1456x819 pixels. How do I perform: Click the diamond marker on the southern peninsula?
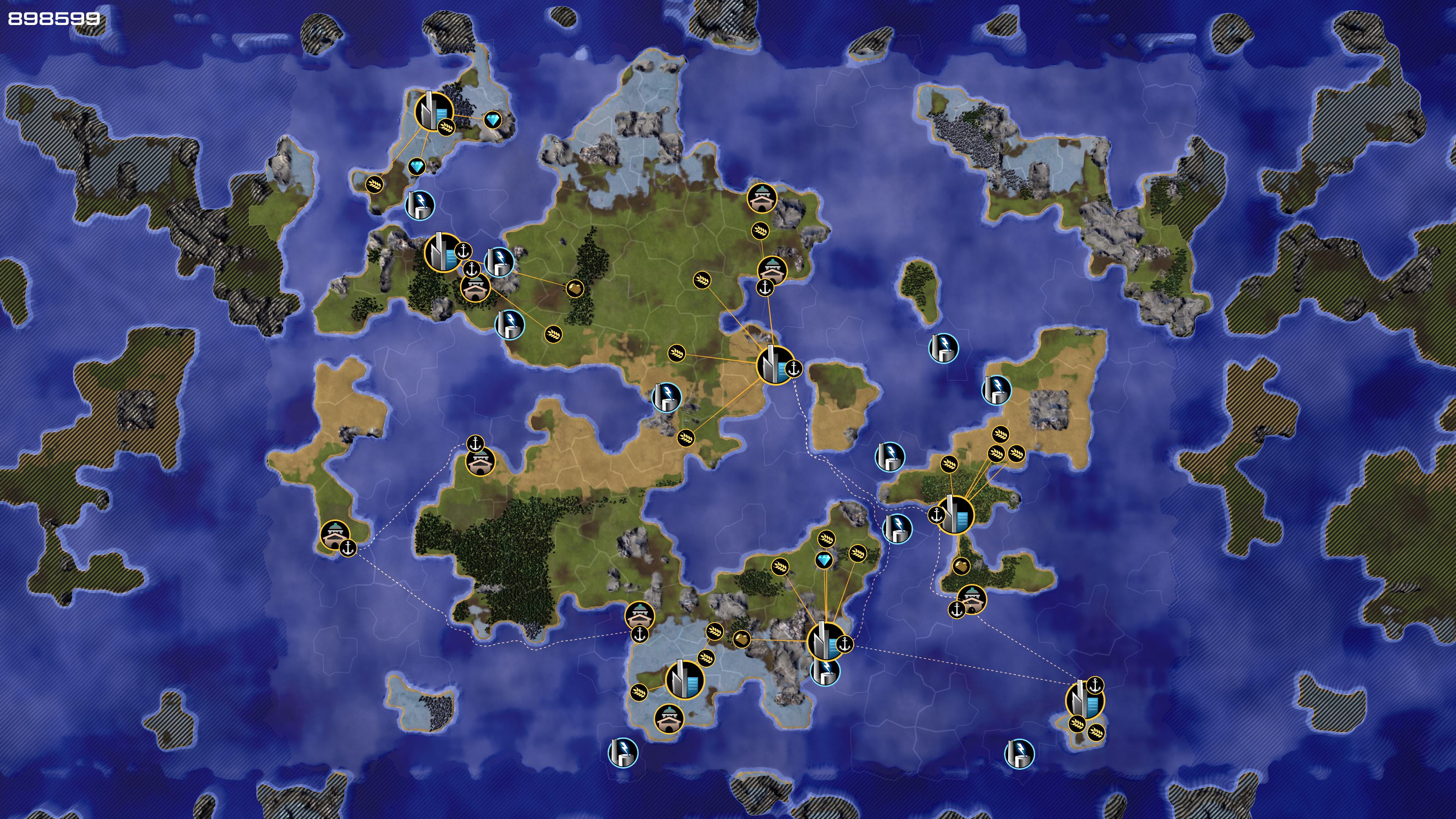coord(824,560)
